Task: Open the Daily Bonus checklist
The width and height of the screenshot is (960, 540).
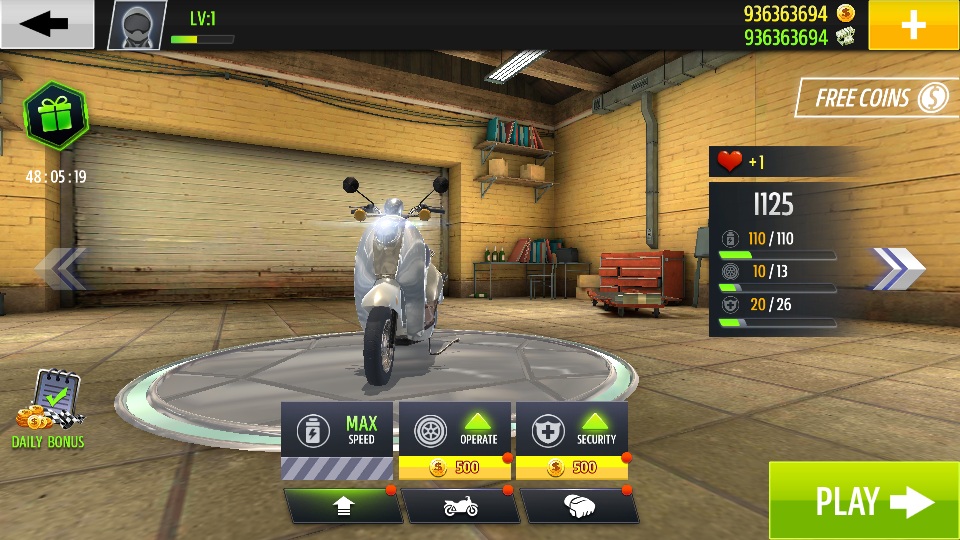Action: 49,410
